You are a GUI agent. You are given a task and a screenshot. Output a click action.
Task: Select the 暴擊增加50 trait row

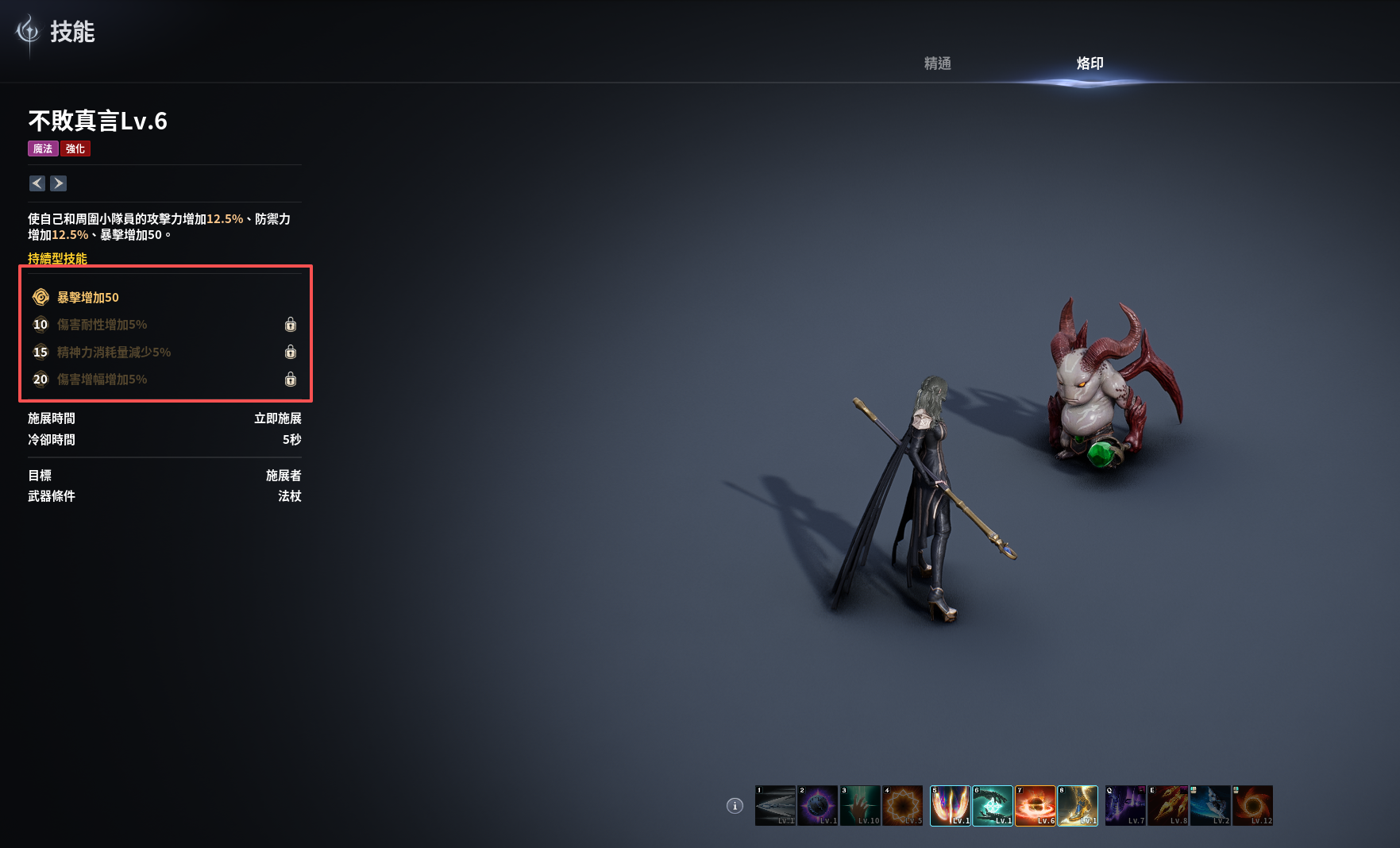pyautogui.click(x=87, y=298)
